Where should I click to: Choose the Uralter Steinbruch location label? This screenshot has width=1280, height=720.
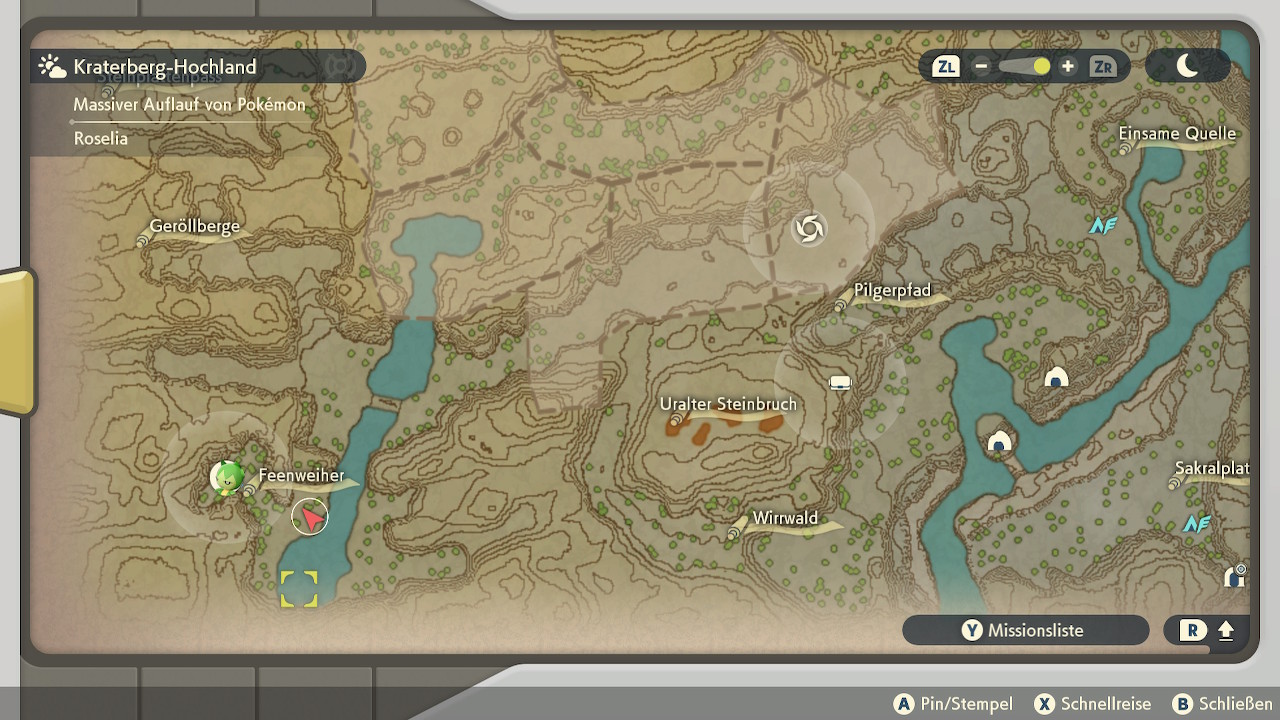coord(728,404)
